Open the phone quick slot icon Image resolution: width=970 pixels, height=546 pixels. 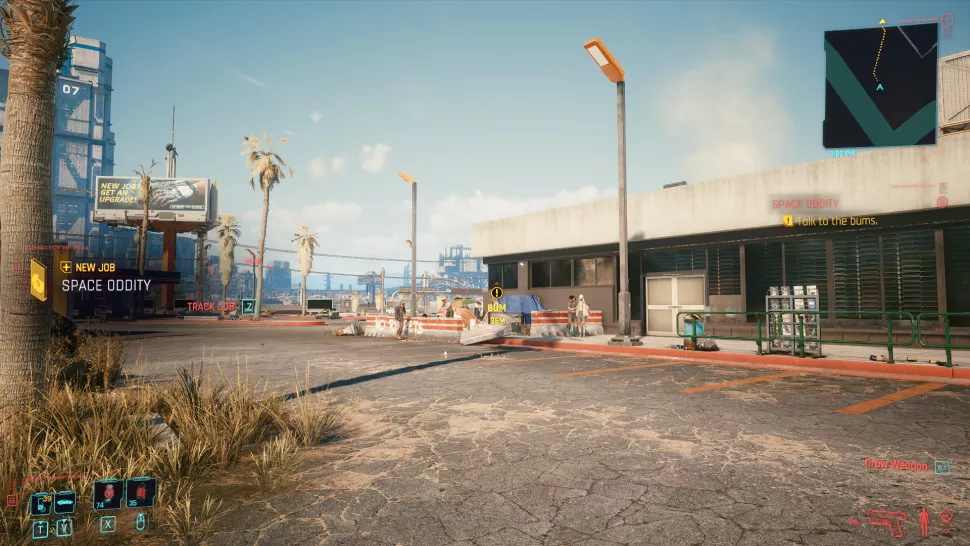tap(40, 504)
